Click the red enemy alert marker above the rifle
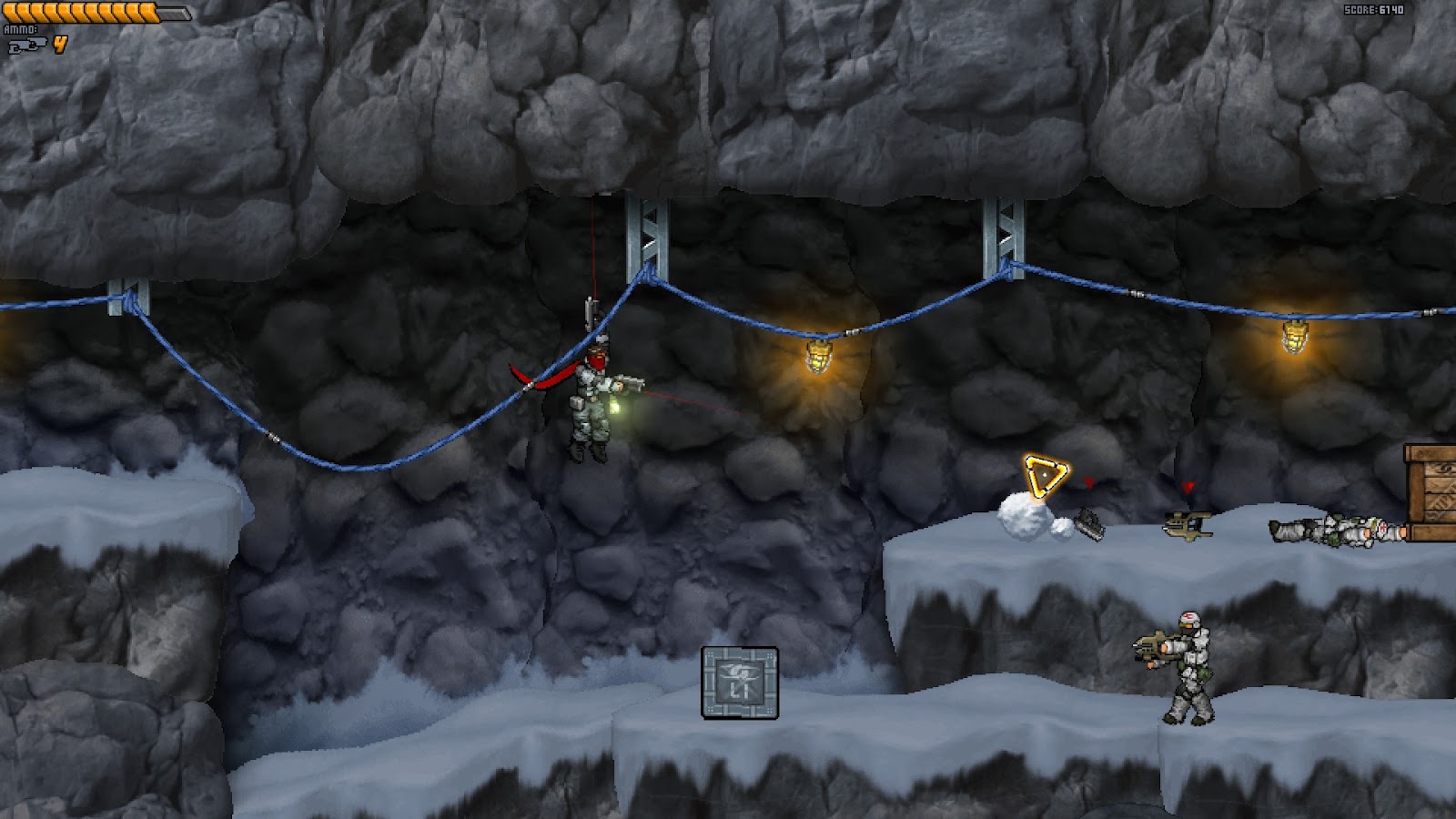The width and height of the screenshot is (1456, 819). tap(1188, 488)
